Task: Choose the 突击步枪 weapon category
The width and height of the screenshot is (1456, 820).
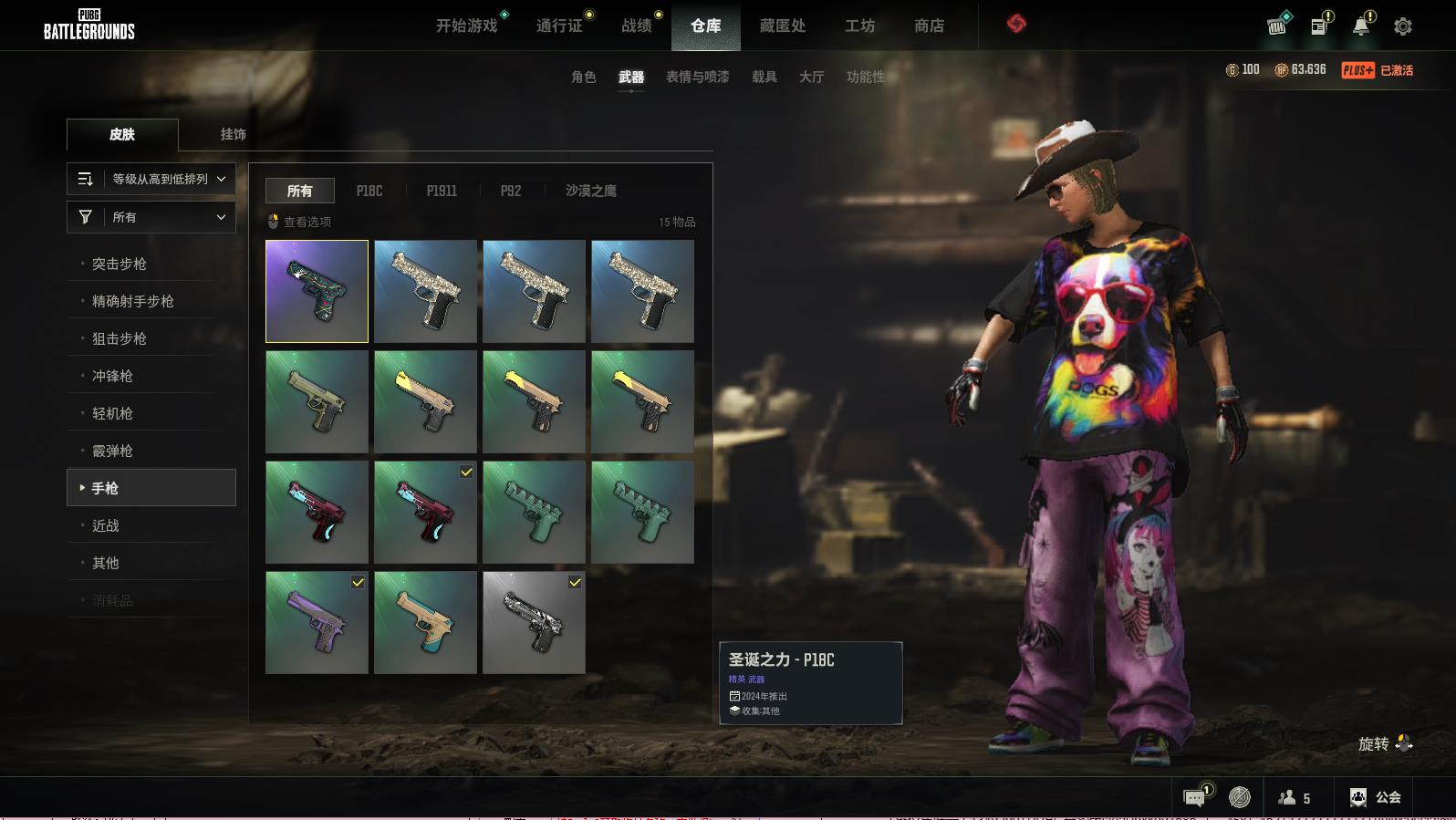Action: [x=120, y=264]
